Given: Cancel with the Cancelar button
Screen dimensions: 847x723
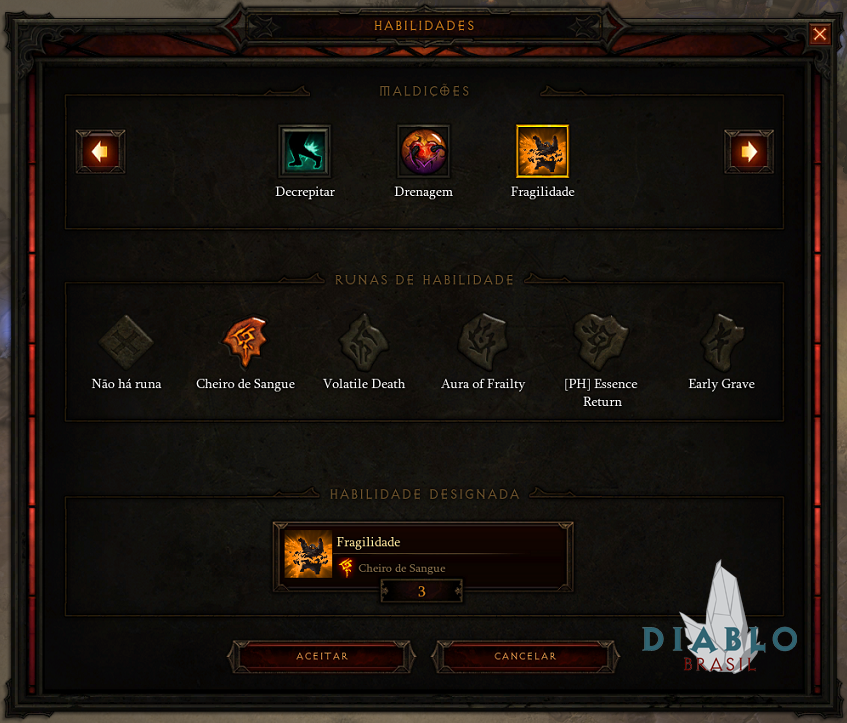Looking at the screenshot, I should click(525, 657).
